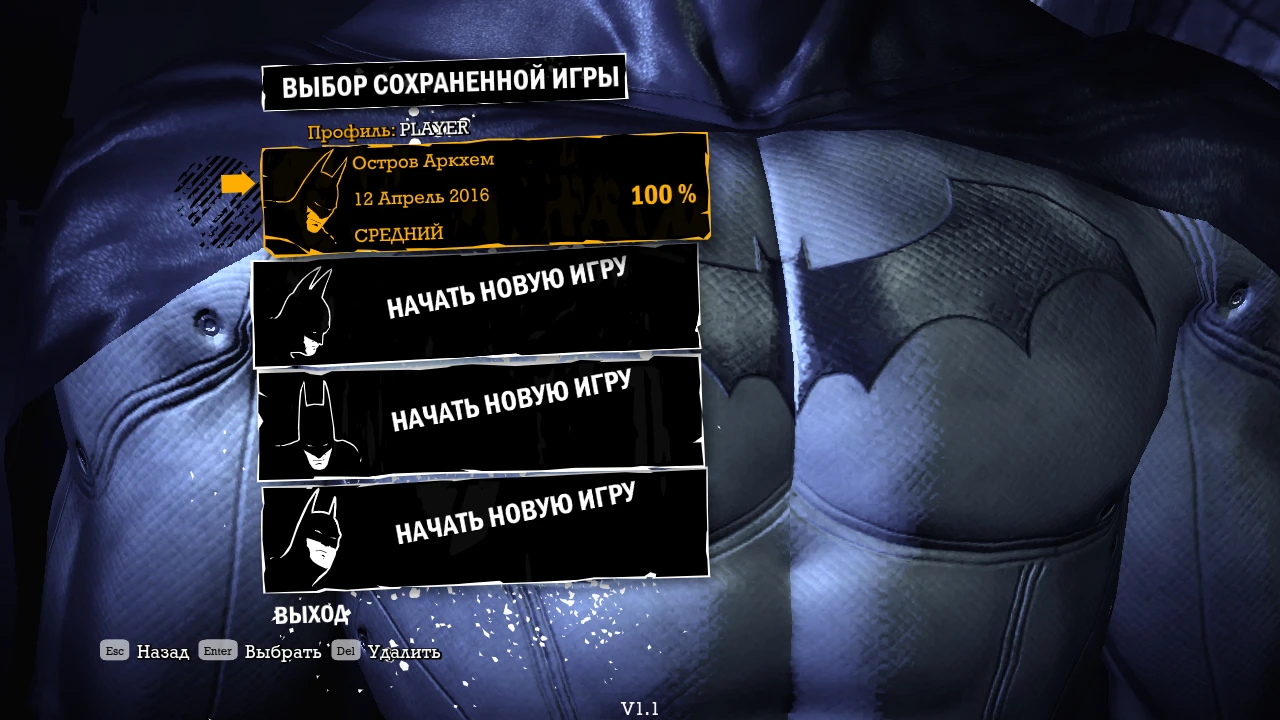Click the Enter key hint icon

[x=217, y=650]
